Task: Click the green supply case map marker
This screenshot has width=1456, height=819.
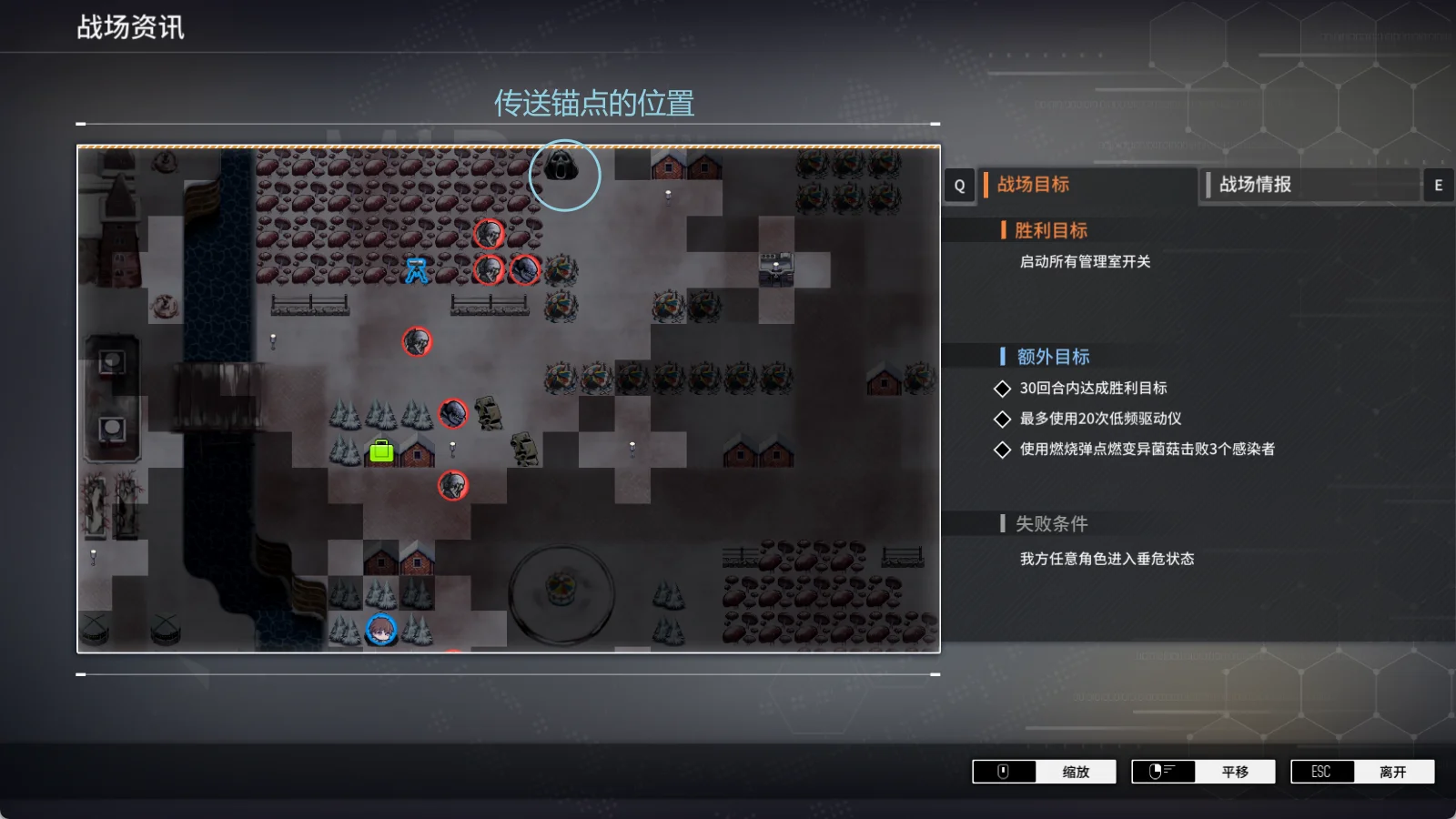Action: tap(381, 450)
